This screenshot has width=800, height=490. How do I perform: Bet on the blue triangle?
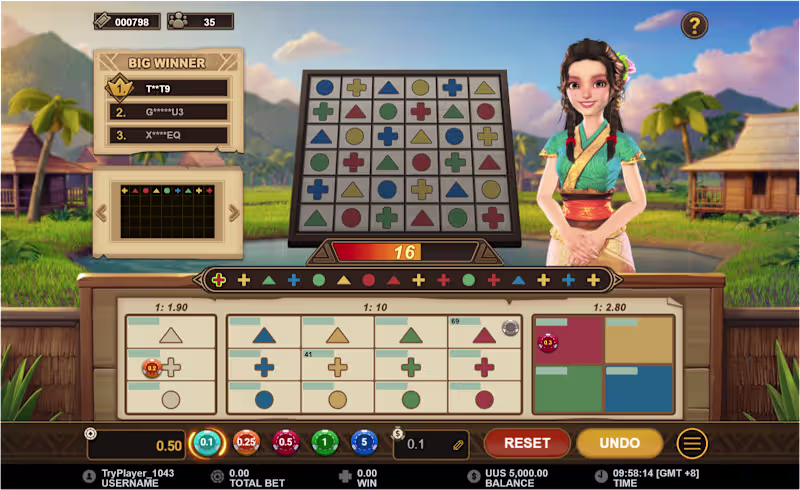click(264, 335)
